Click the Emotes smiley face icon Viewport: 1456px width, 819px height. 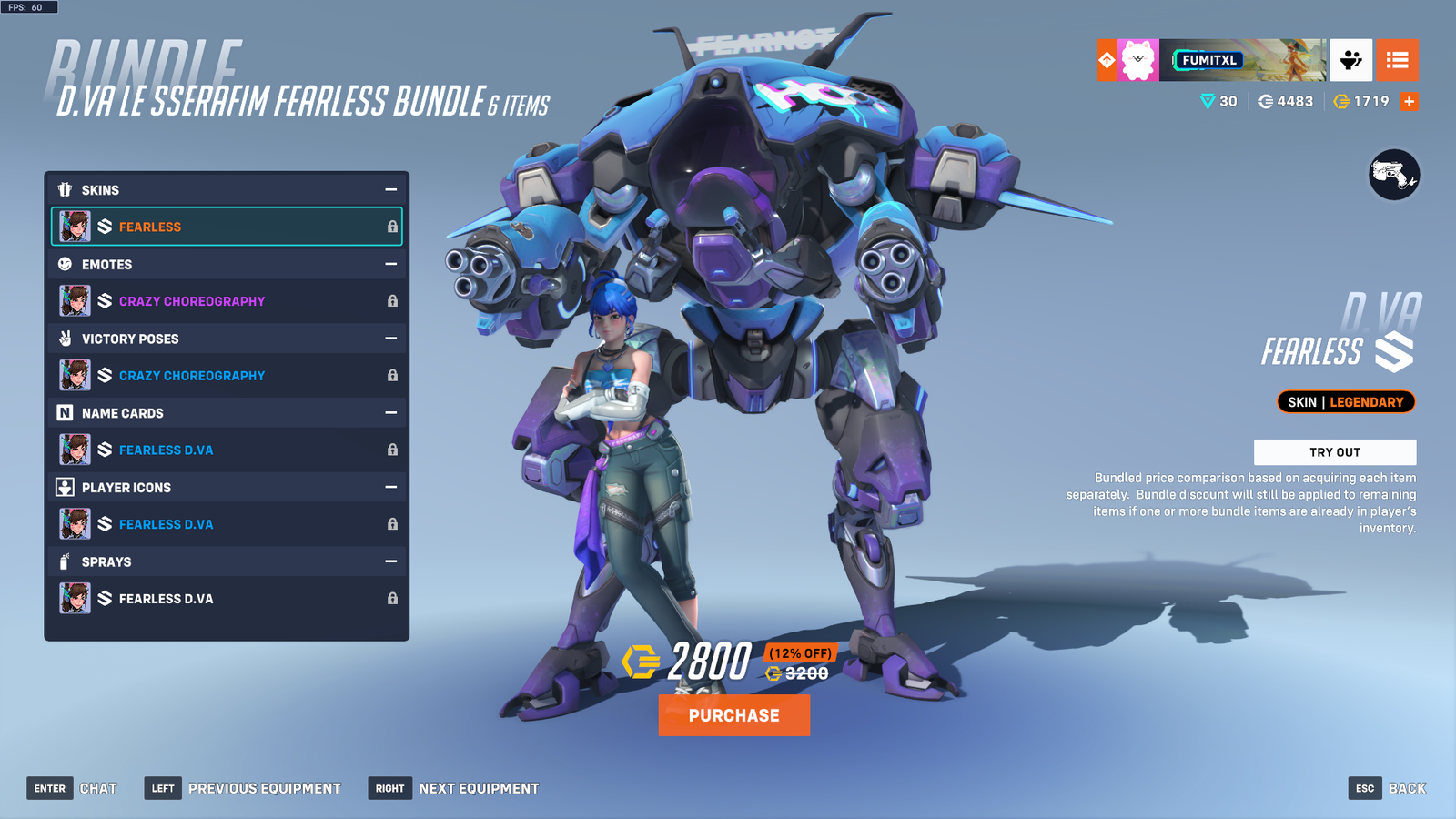(x=64, y=264)
